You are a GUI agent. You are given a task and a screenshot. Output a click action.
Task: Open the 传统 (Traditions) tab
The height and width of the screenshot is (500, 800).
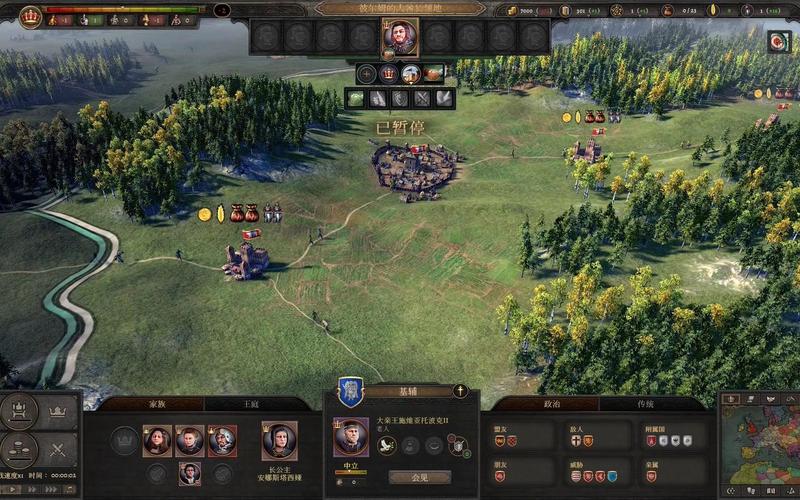tap(646, 405)
